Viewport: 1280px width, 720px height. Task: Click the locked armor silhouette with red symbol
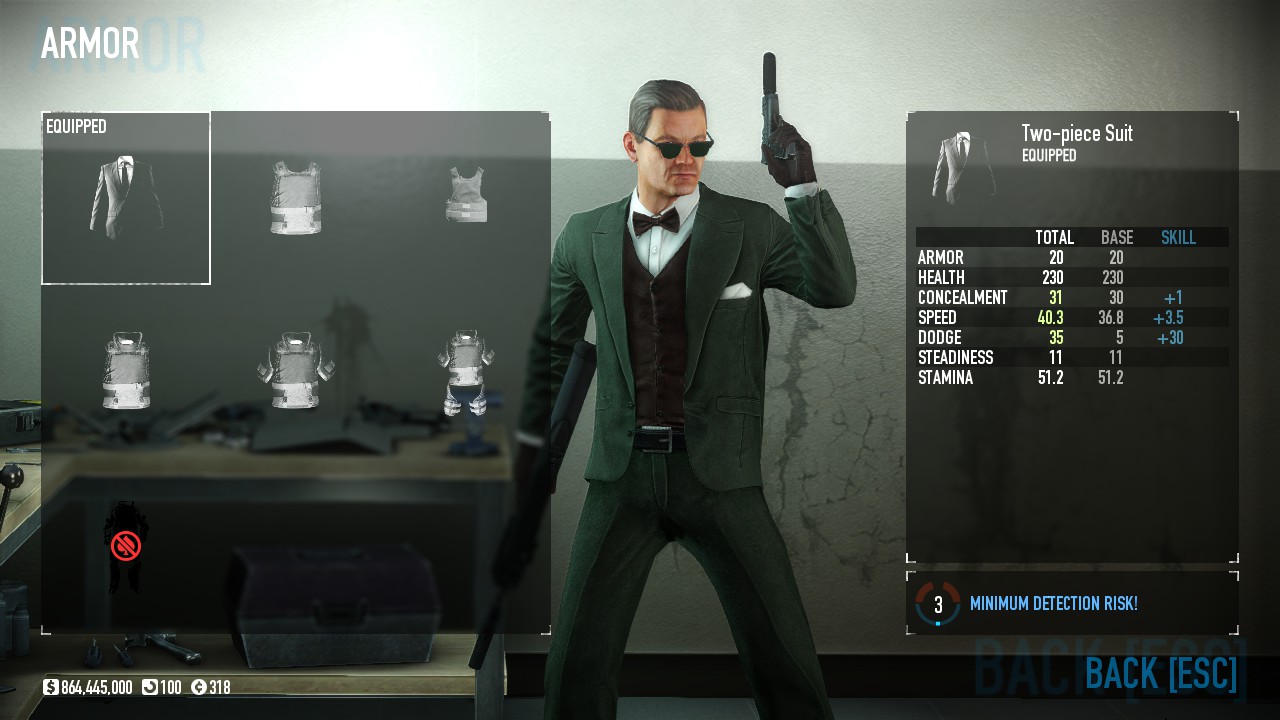tap(125, 545)
